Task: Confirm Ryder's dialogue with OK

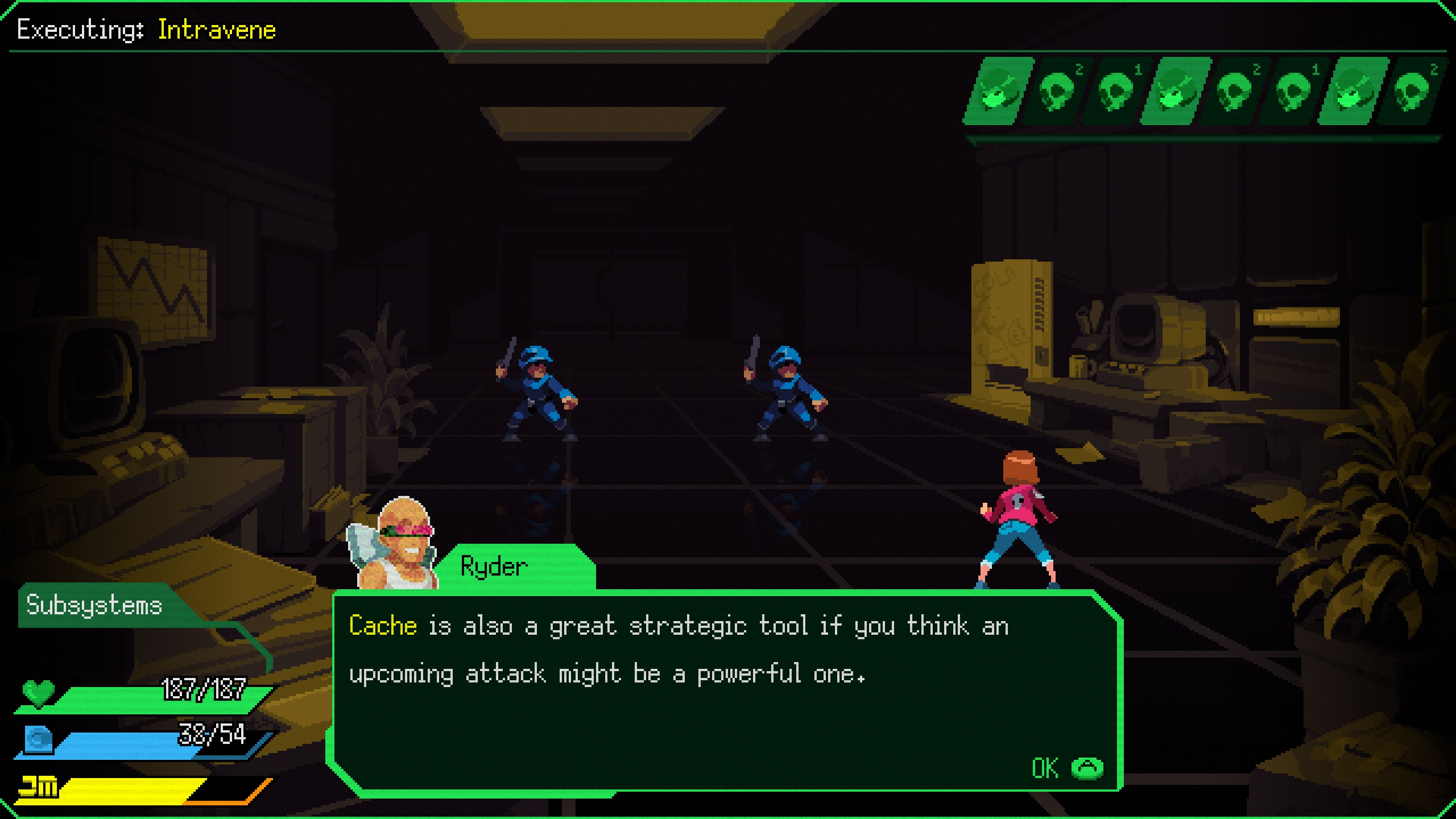Action: click(1067, 768)
